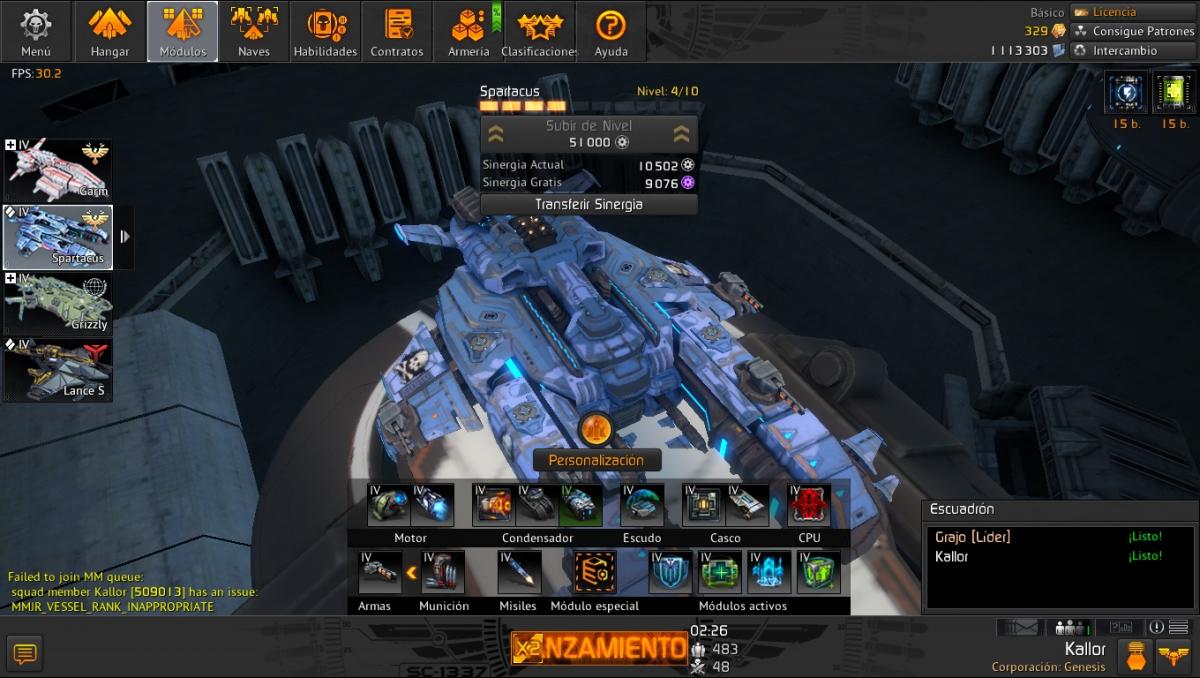Show the Contratos screen
This screenshot has width=1200, height=678.
pos(397,31)
